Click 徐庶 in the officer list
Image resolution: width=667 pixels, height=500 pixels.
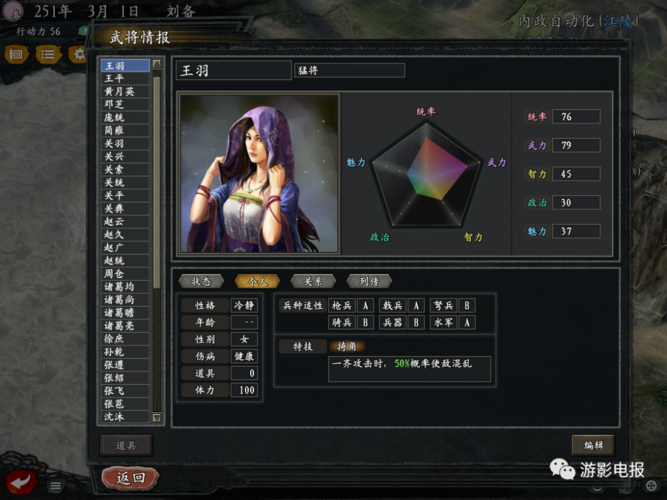[x=114, y=338]
